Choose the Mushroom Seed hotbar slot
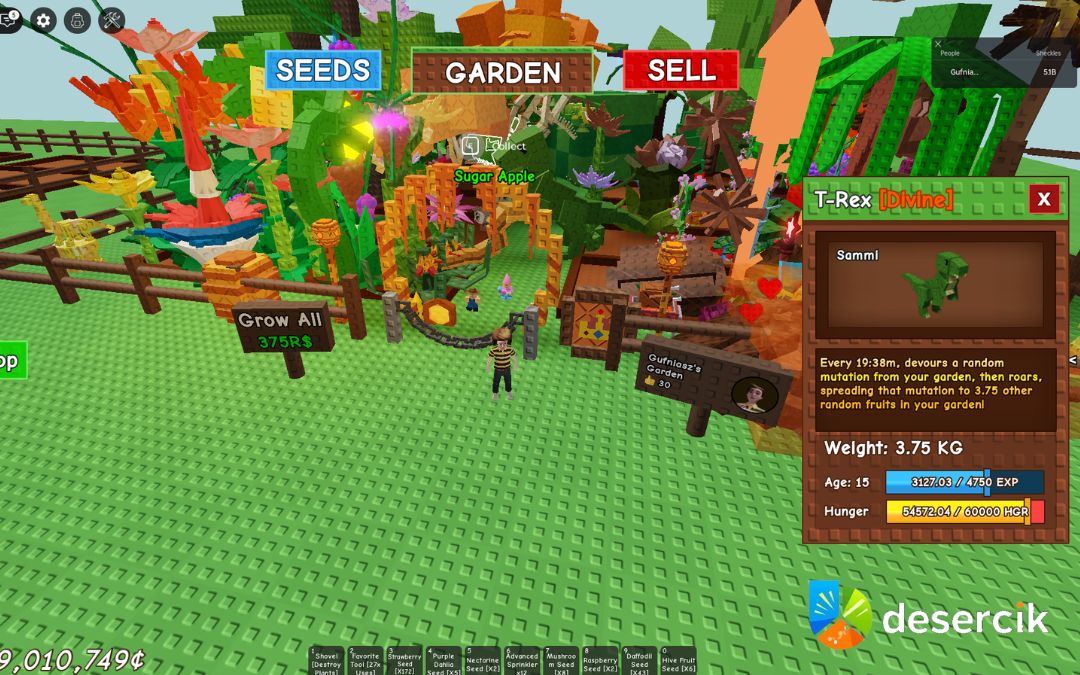This screenshot has height=675, width=1080. 560,661
